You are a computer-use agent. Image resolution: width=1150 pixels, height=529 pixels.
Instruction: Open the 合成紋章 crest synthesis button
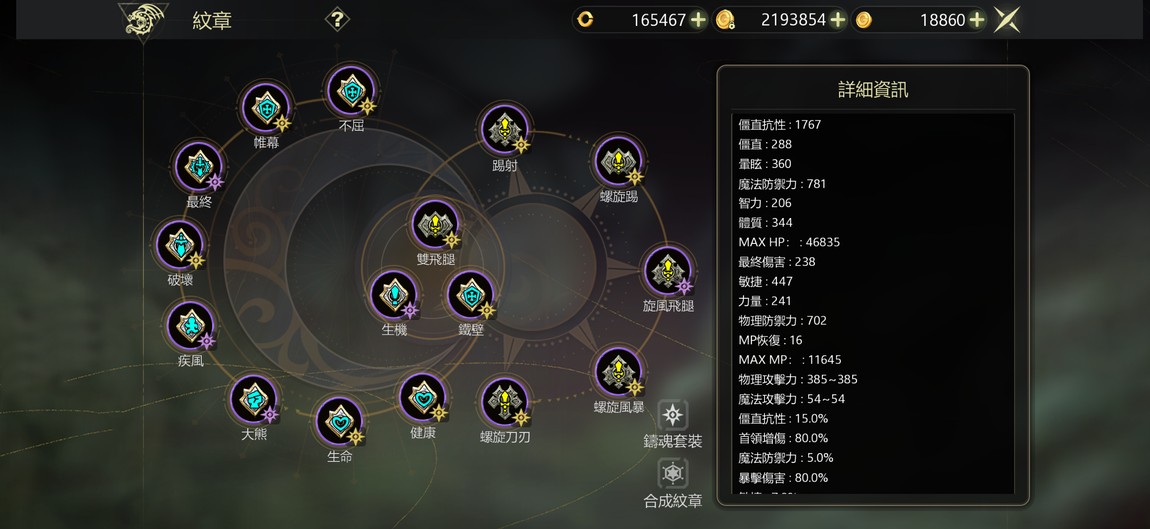[673, 474]
